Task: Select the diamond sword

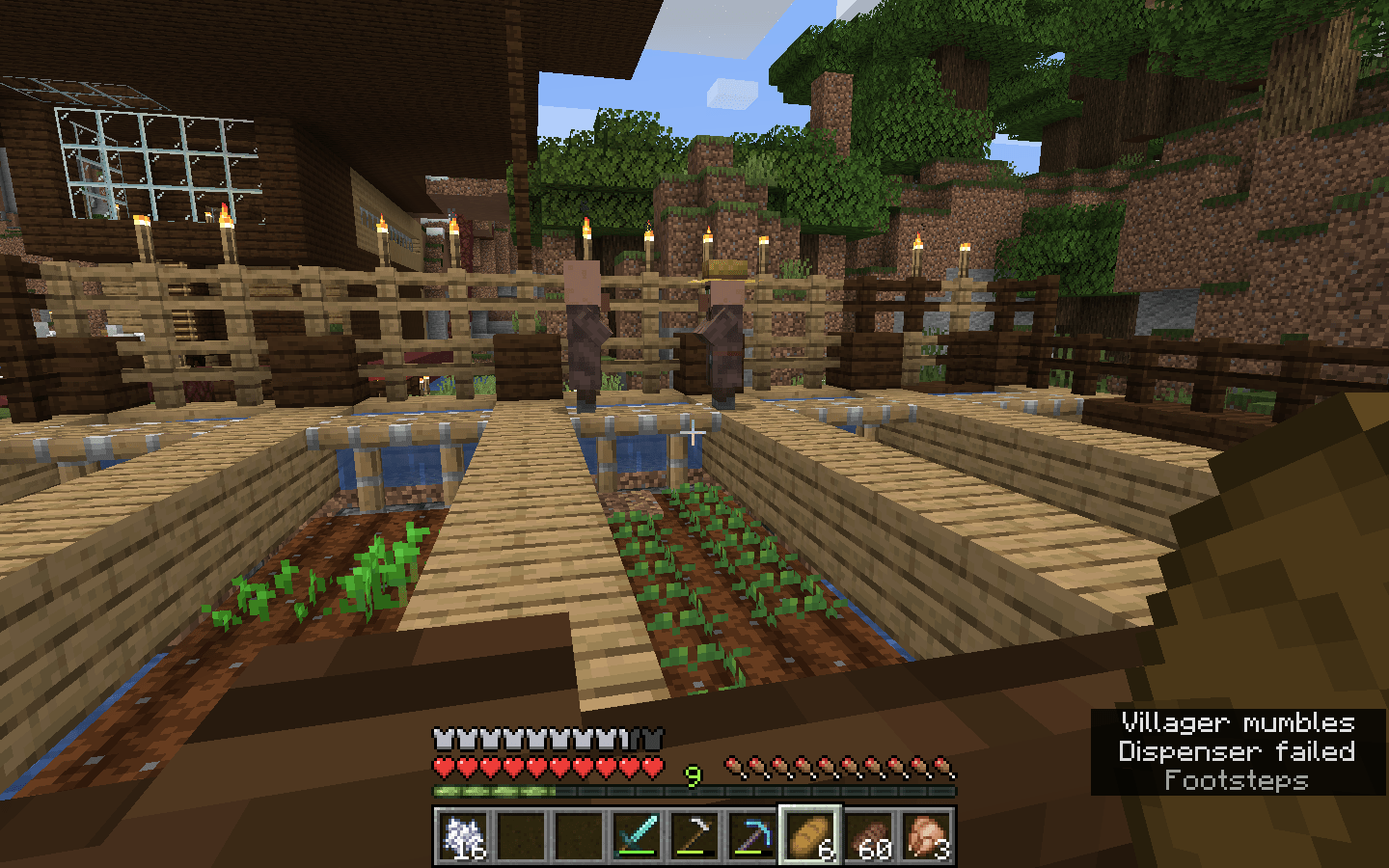Action: [637, 834]
